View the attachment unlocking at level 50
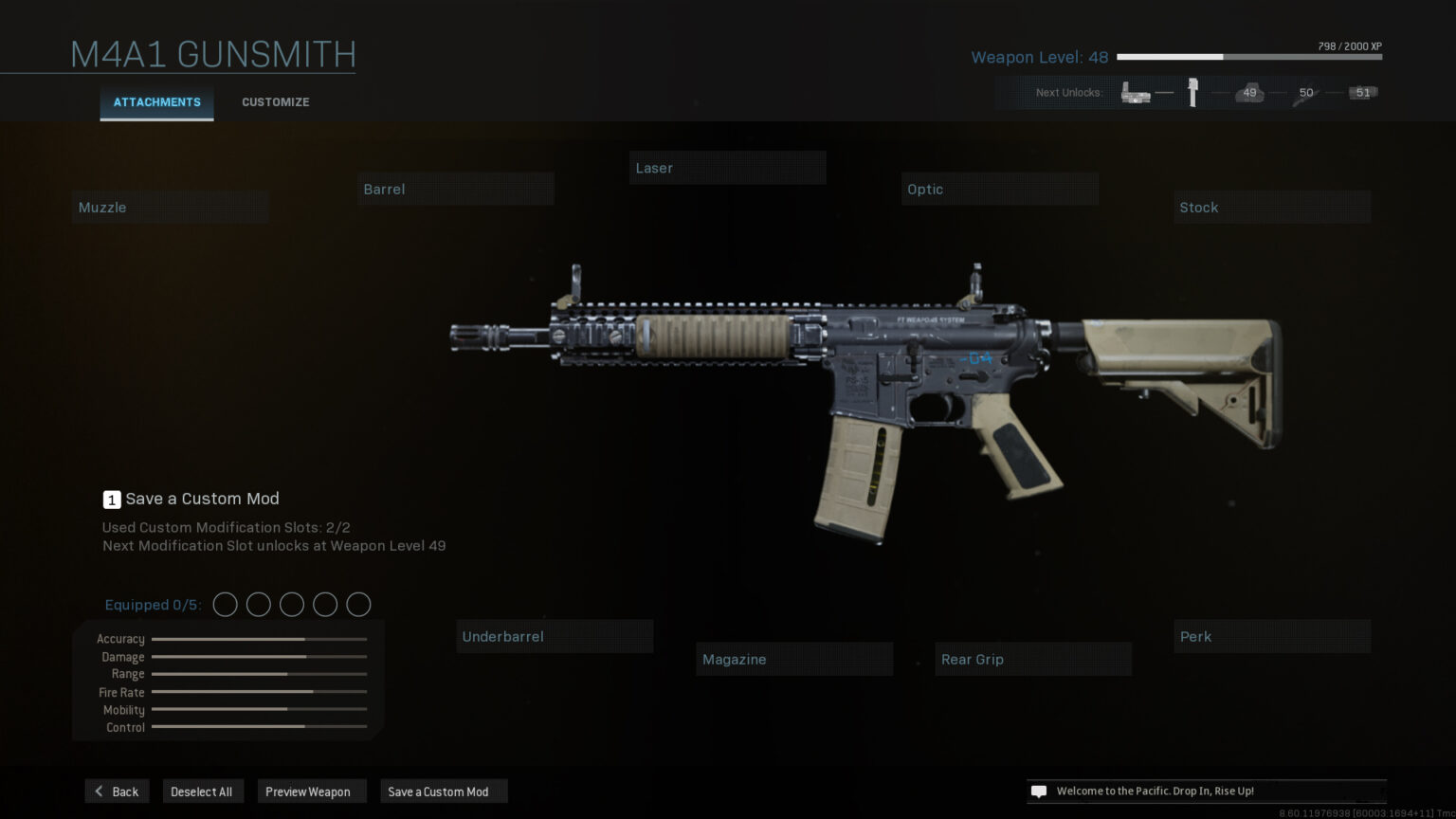The height and width of the screenshot is (819, 1456). (1305, 92)
